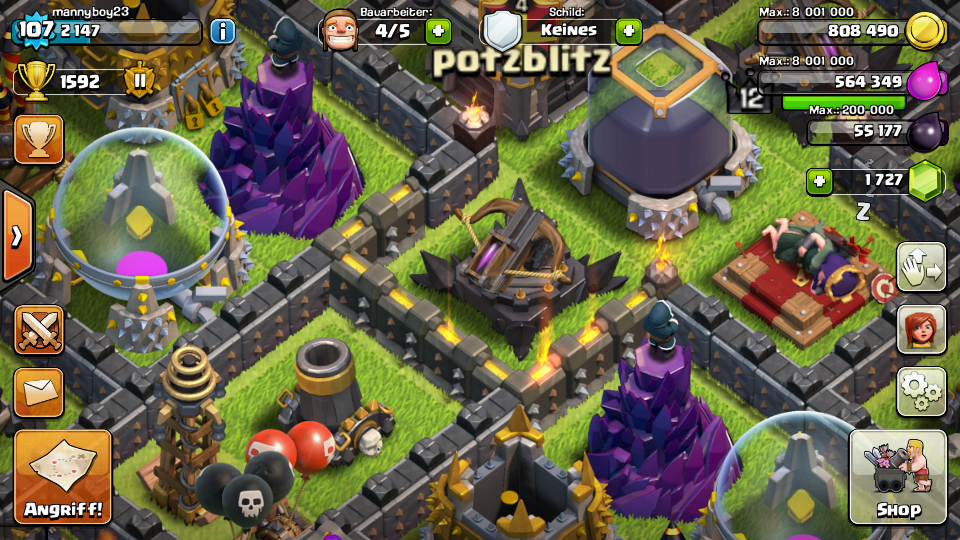960x540 pixels.
Task: Buy more gems with the green plus
Action: click(820, 181)
